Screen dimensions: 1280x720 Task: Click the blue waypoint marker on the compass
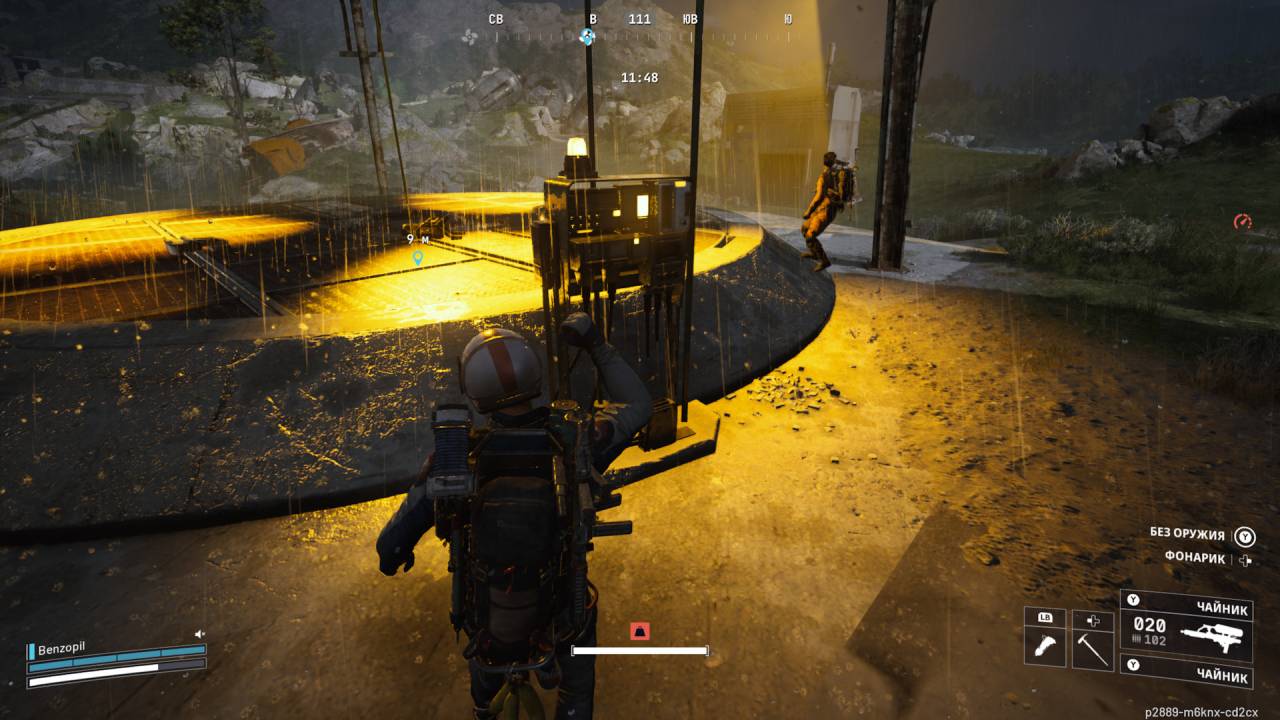click(587, 37)
